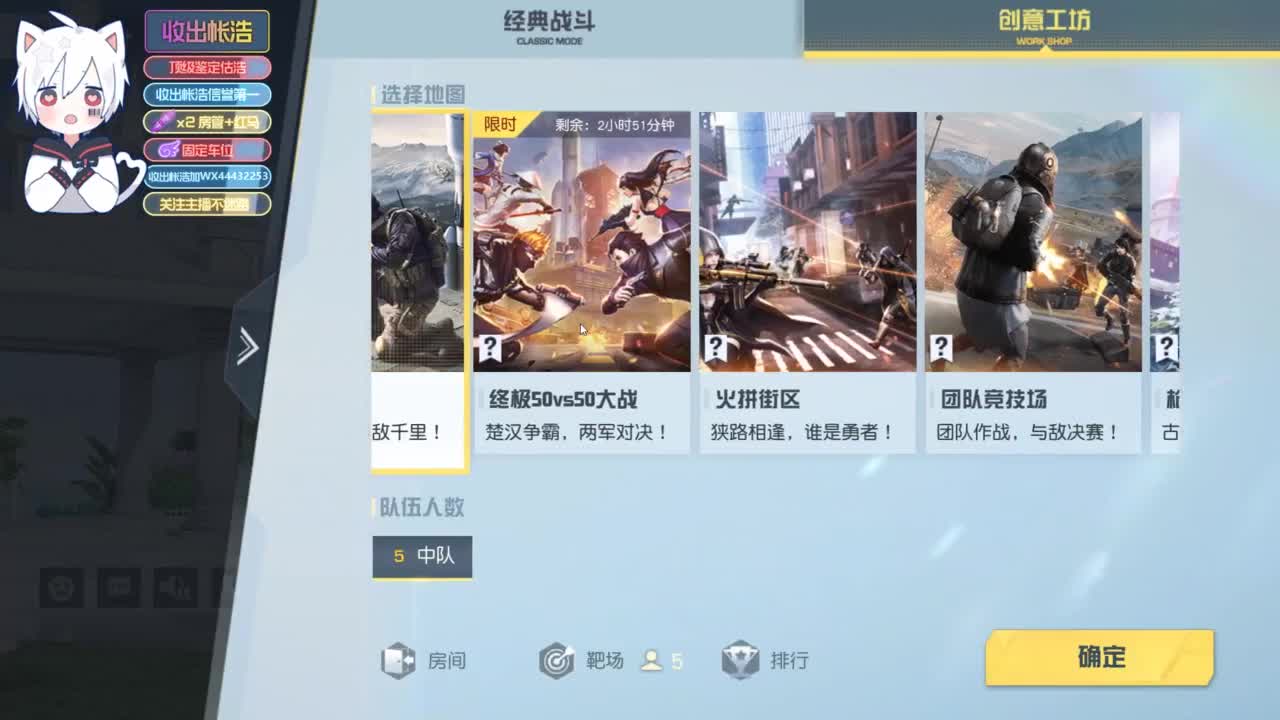Select the 火拼街区 map thumbnail
The image size is (1280, 720).
point(808,240)
